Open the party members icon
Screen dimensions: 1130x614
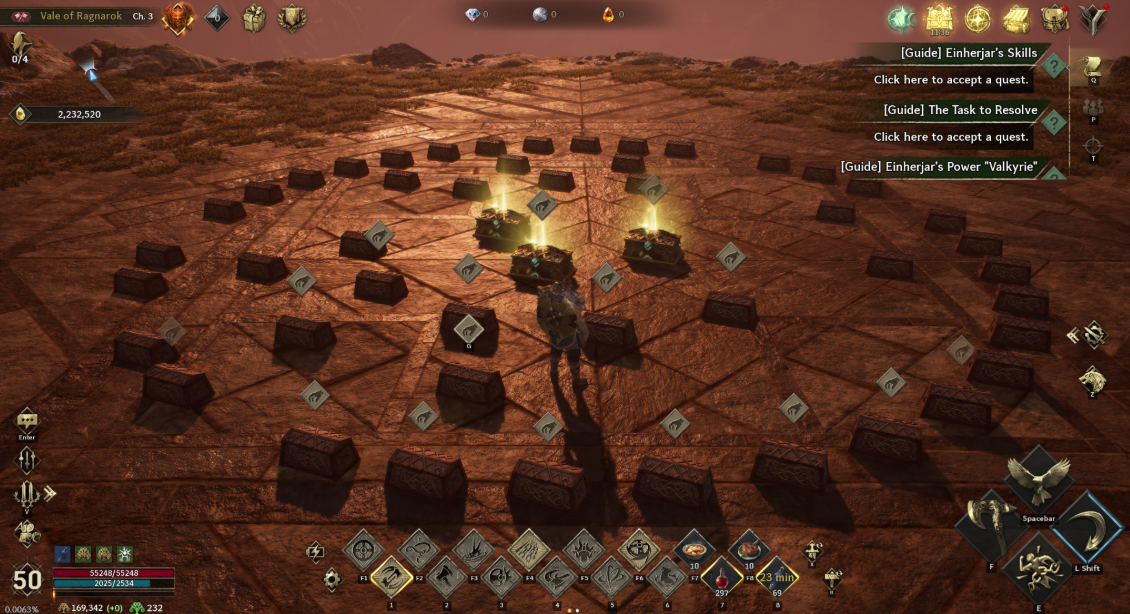[1093, 106]
